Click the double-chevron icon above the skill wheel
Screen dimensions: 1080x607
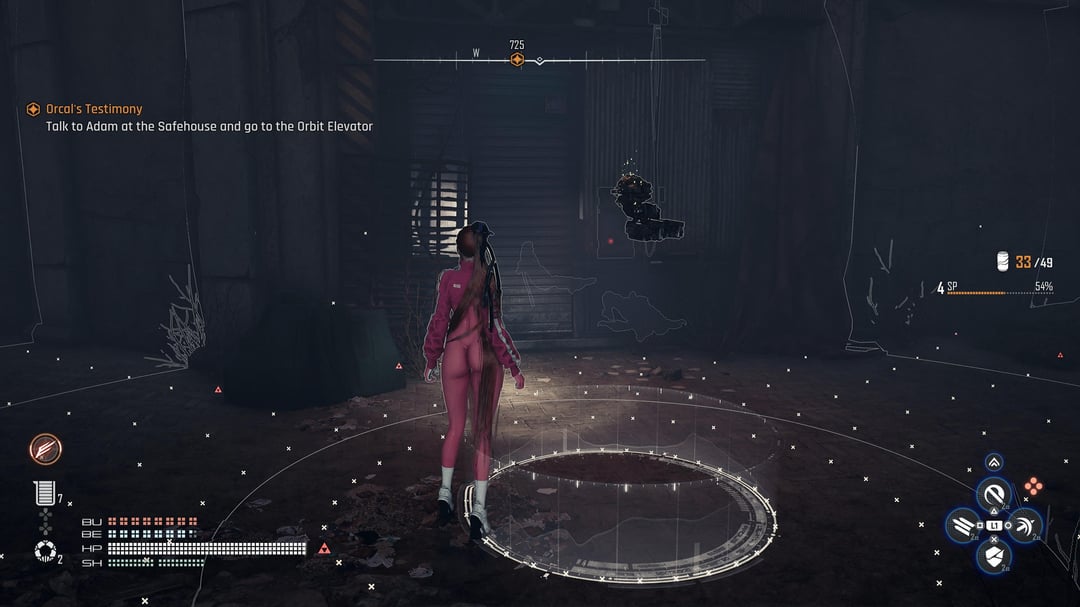[994, 462]
